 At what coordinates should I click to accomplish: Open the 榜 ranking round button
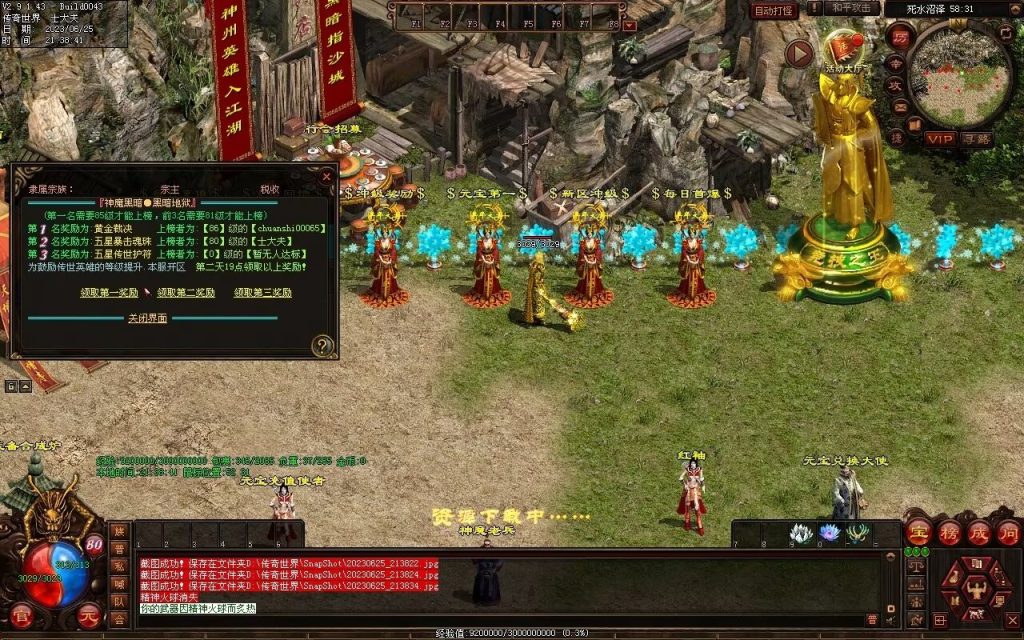click(949, 532)
